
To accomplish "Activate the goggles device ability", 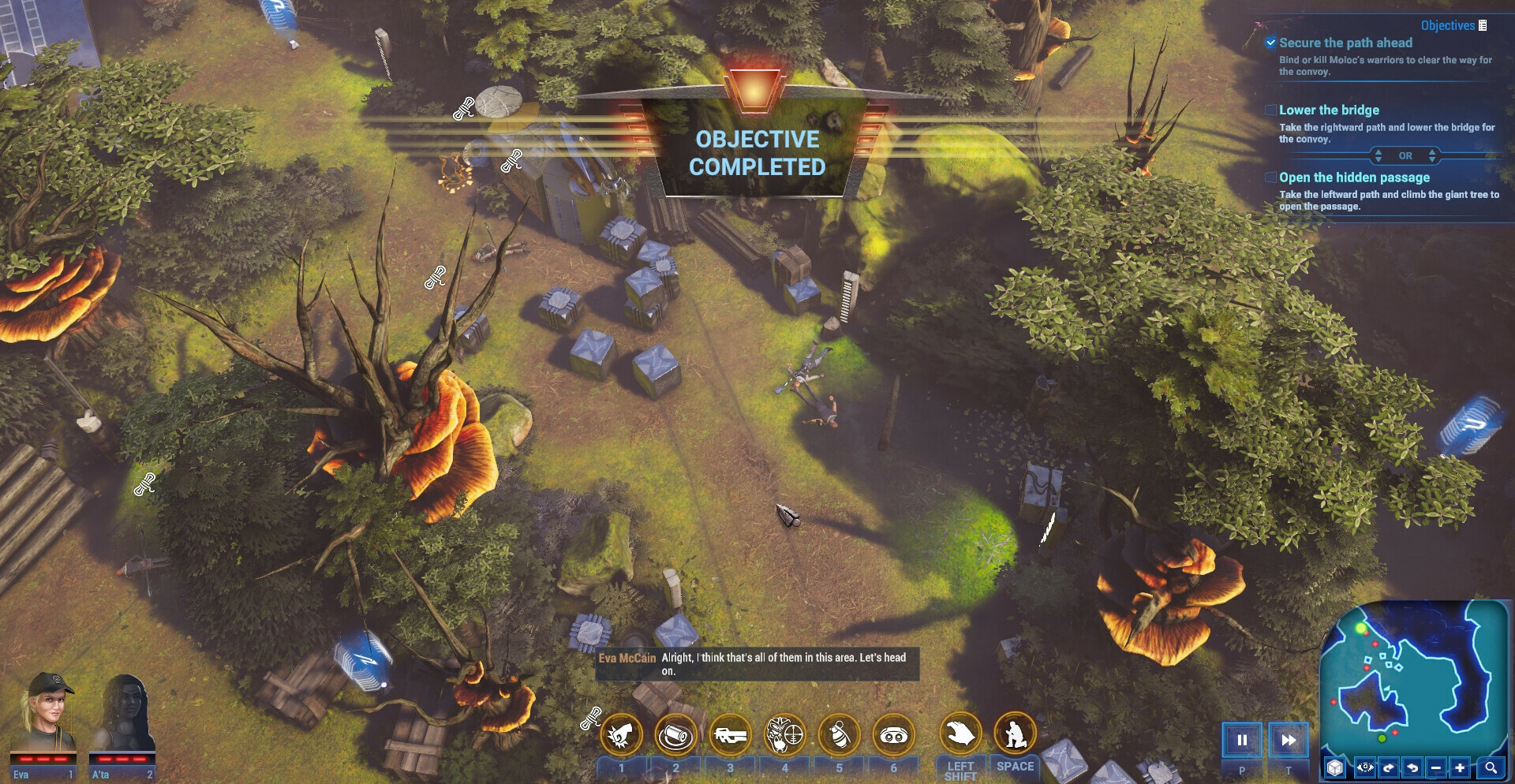I will point(893,735).
